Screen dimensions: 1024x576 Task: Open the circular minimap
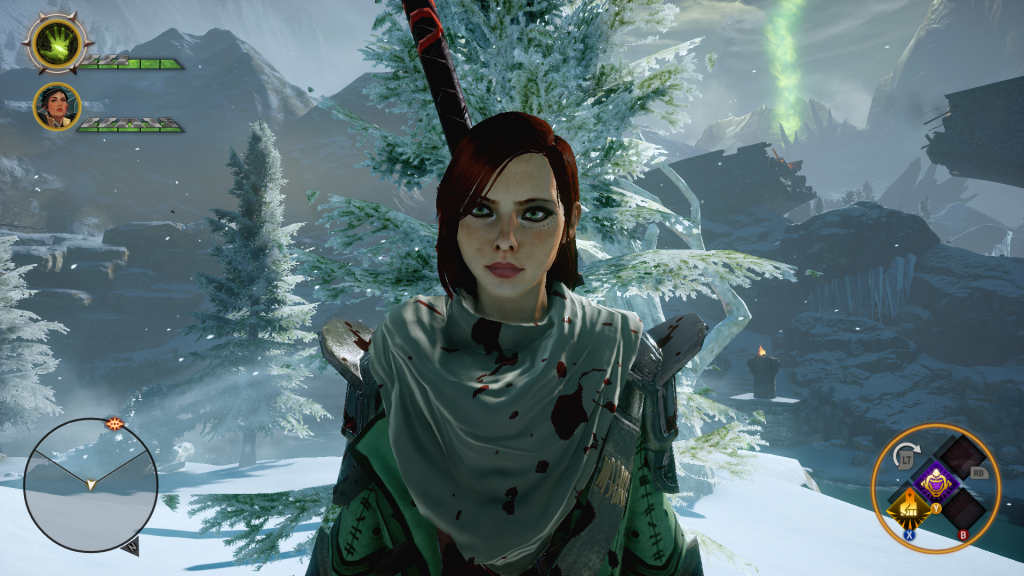click(x=90, y=486)
